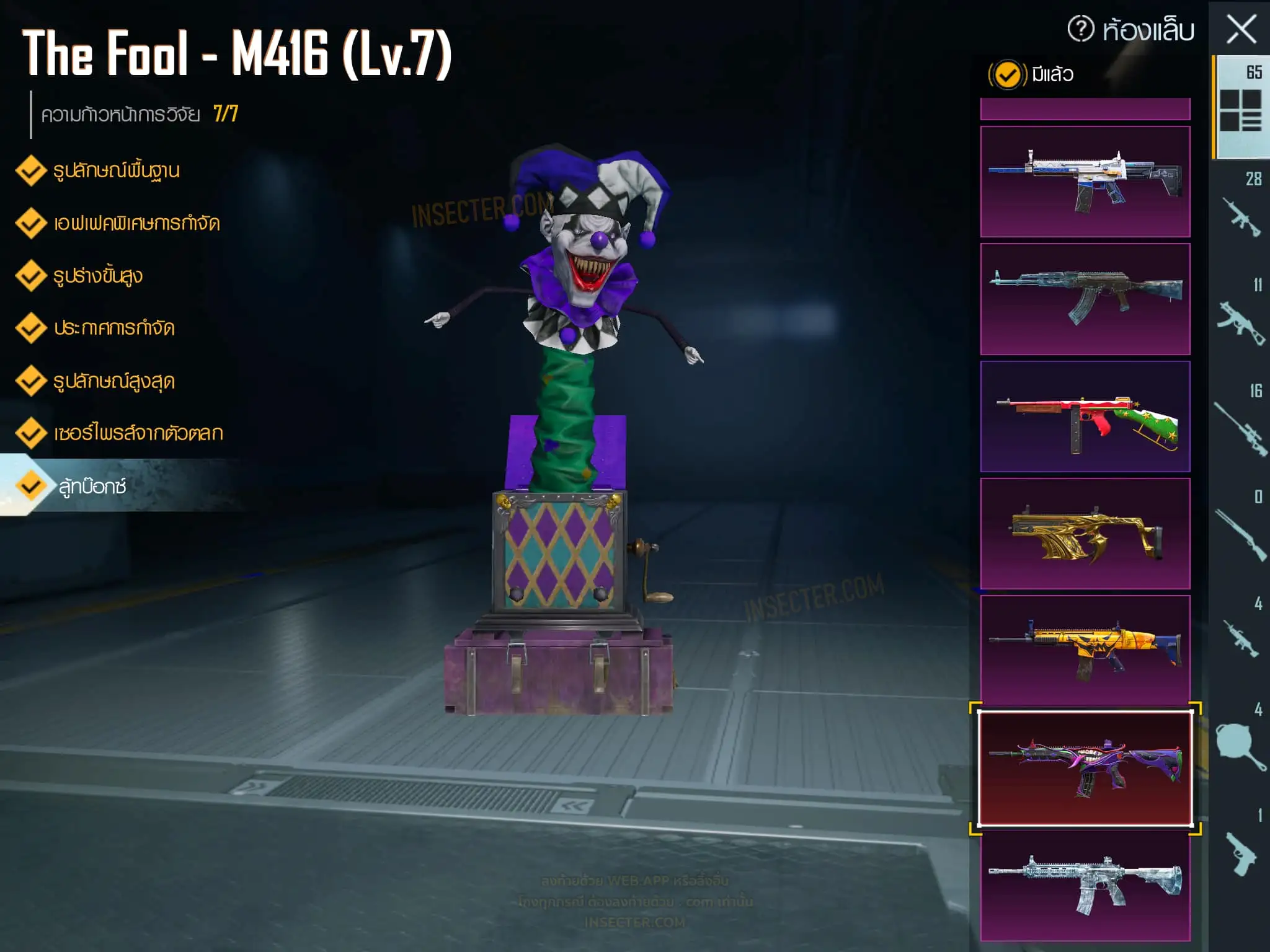Image resolution: width=1270 pixels, height=952 pixels.
Task: View เซอร์ไพรส์จากตัวตลก entry
Action: tap(137, 433)
